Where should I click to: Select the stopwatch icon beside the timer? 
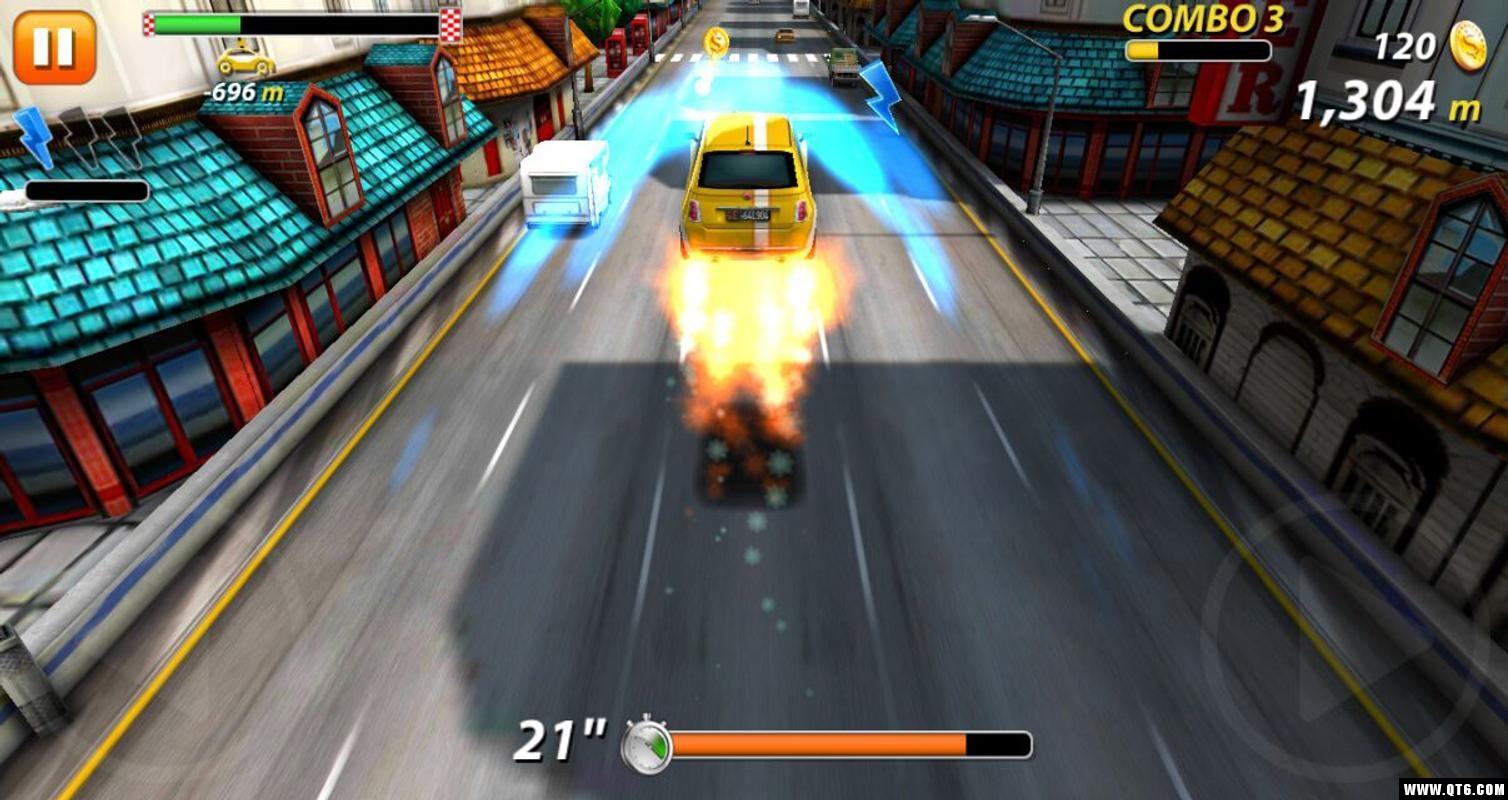click(x=646, y=740)
